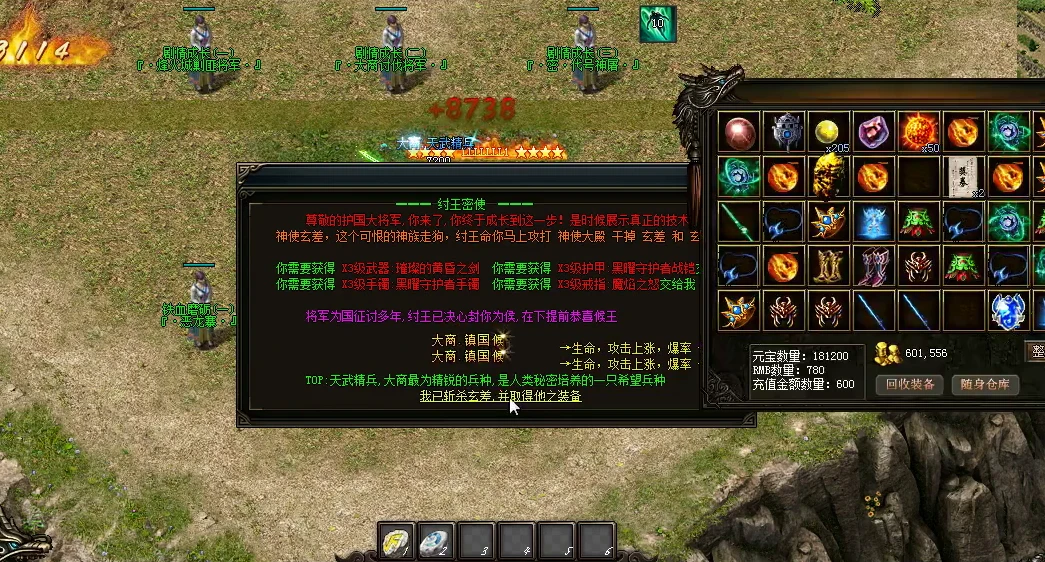The image size is (1045, 562).
Task: Use the blue-white stone in hotbar slot 2
Action: coord(436,541)
